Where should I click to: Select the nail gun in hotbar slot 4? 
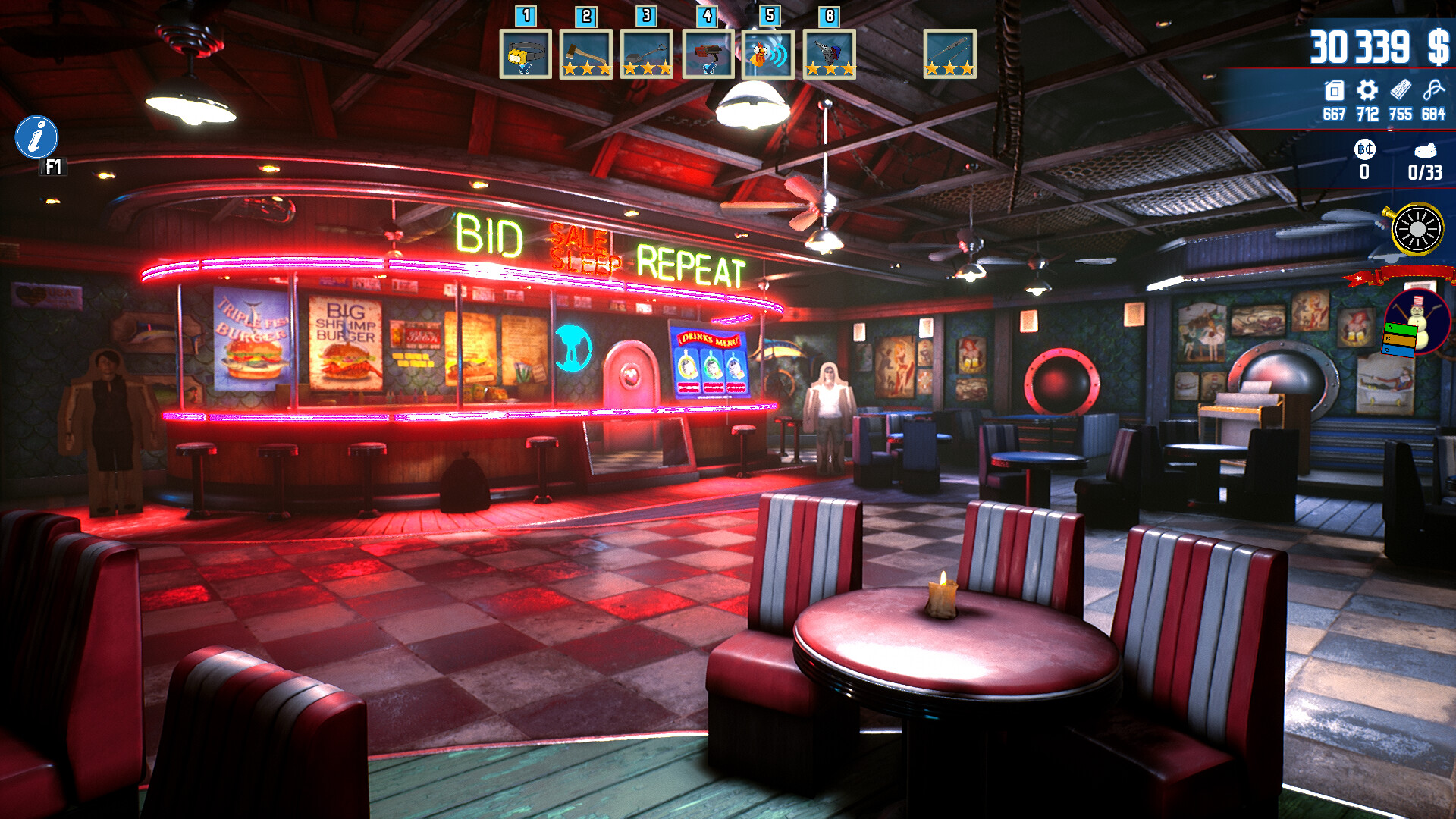708,55
